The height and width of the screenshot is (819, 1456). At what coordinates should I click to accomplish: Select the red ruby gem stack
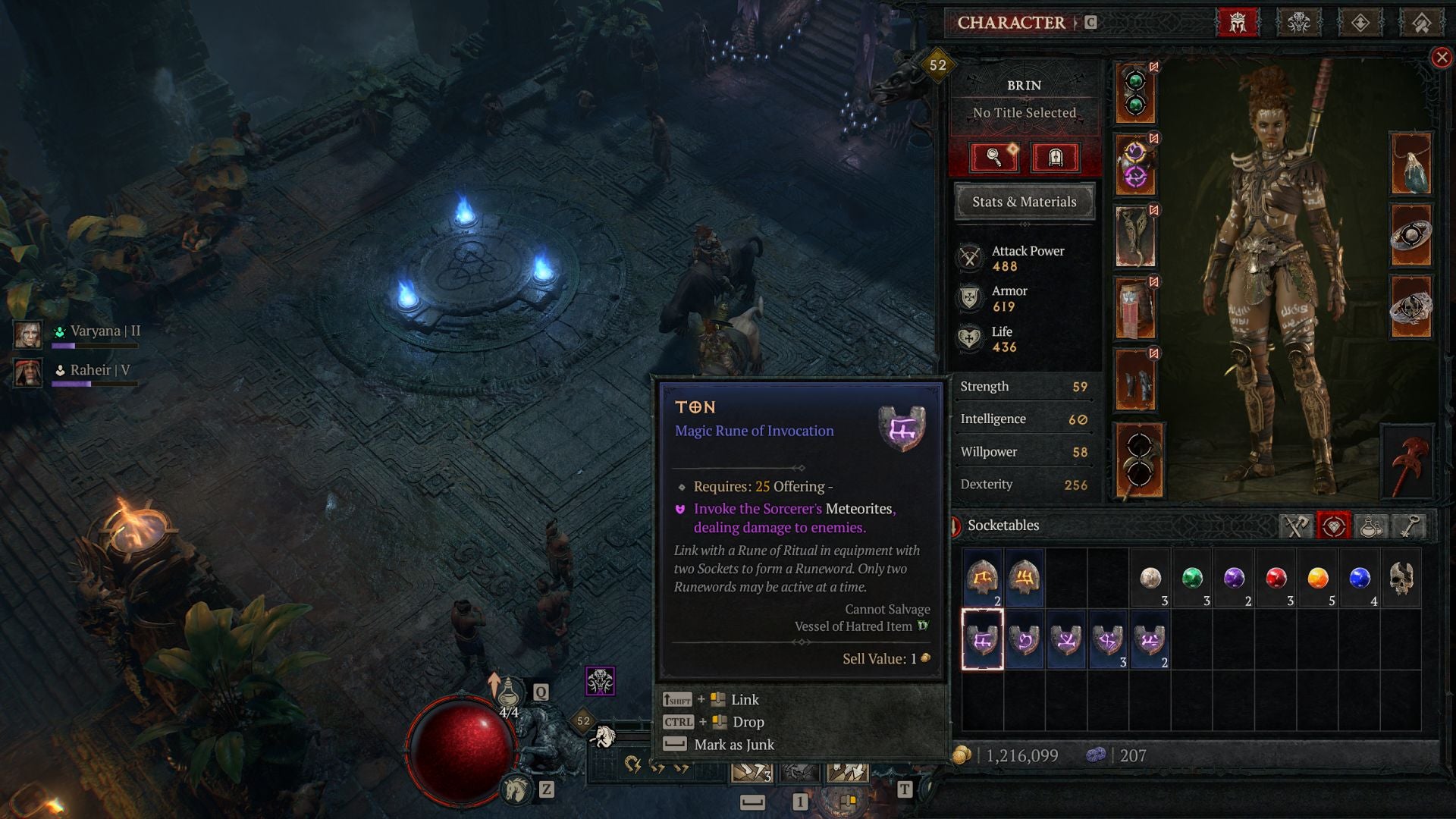[1277, 579]
